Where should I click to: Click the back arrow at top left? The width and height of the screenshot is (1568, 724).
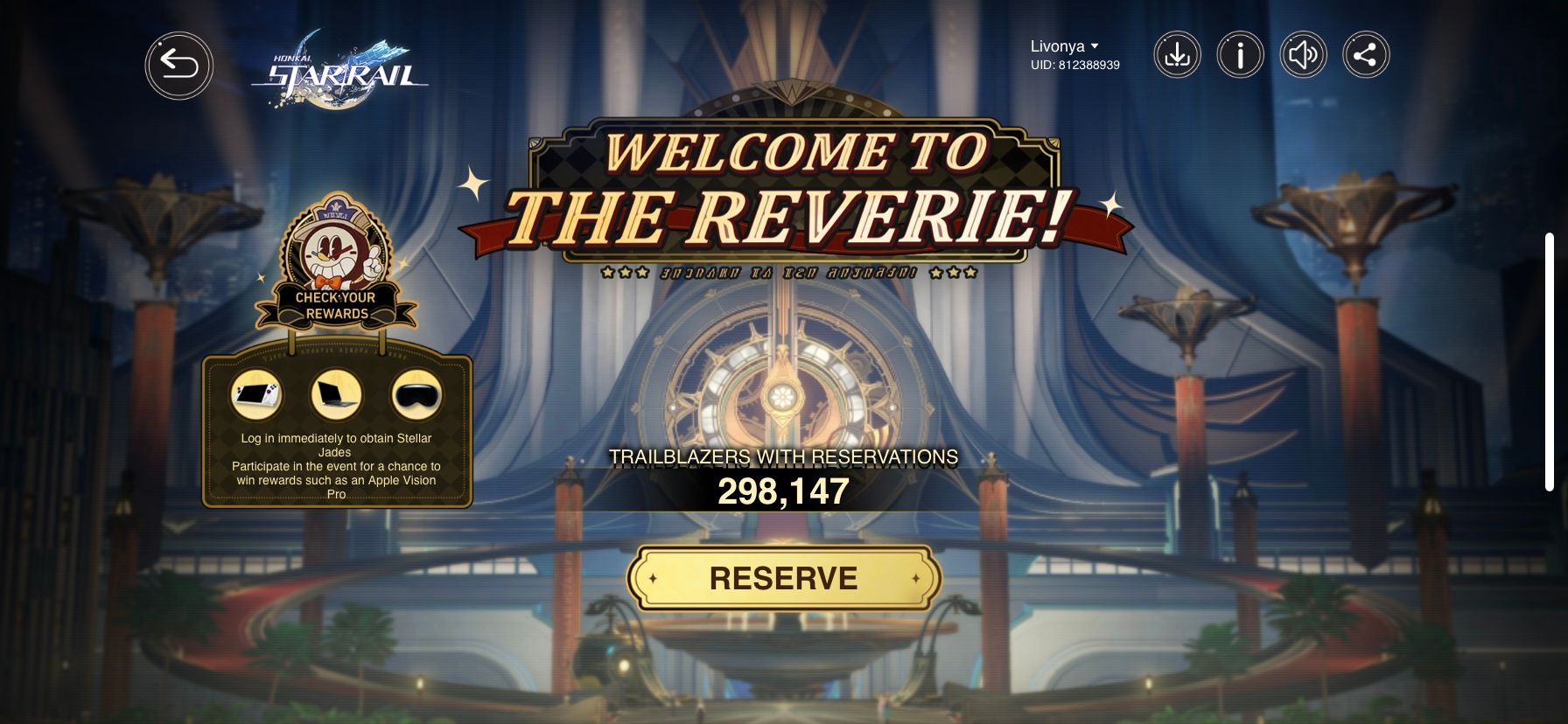(179, 65)
